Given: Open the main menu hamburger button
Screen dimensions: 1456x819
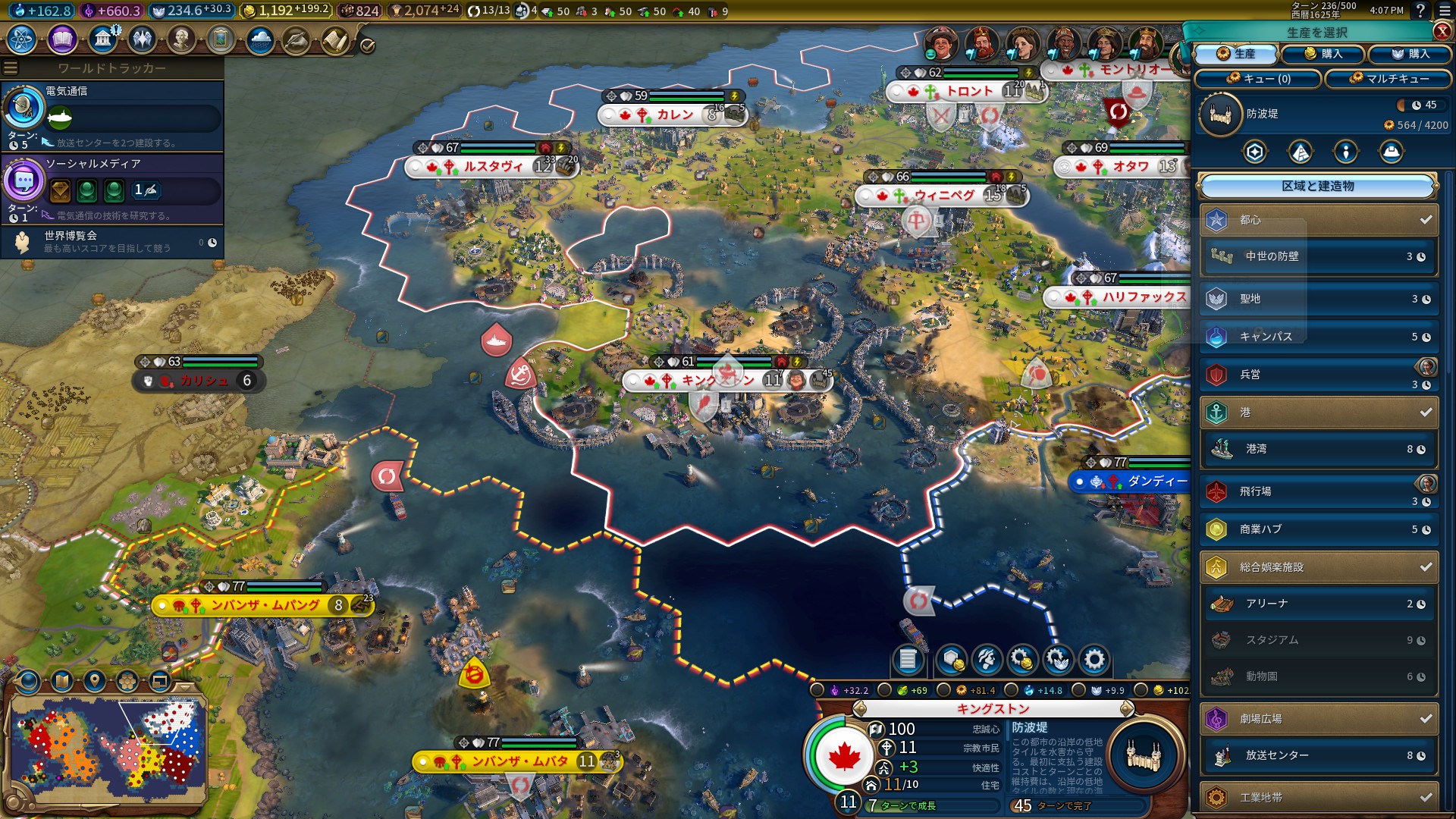Looking at the screenshot, I should tap(1445, 11).
